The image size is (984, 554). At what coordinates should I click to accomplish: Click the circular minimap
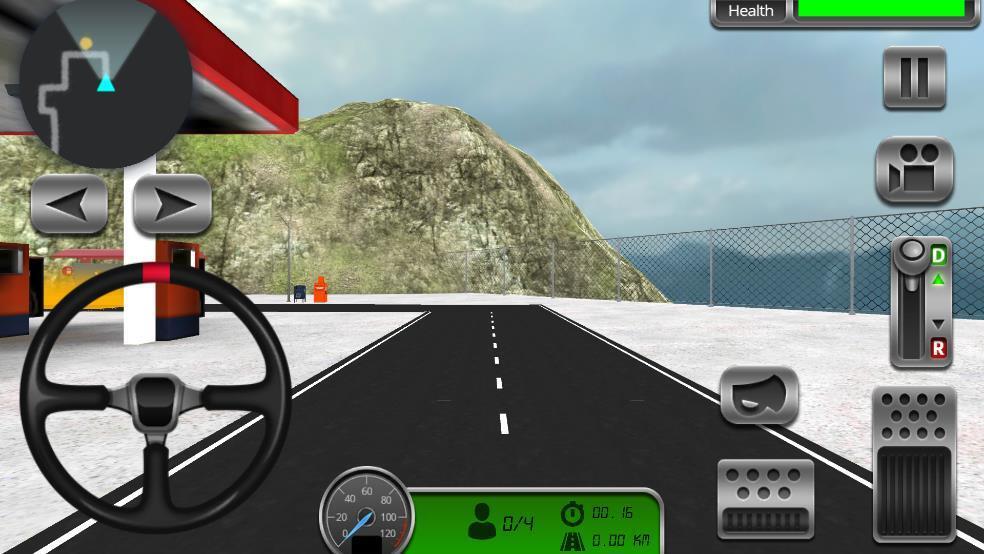(105, 82)
